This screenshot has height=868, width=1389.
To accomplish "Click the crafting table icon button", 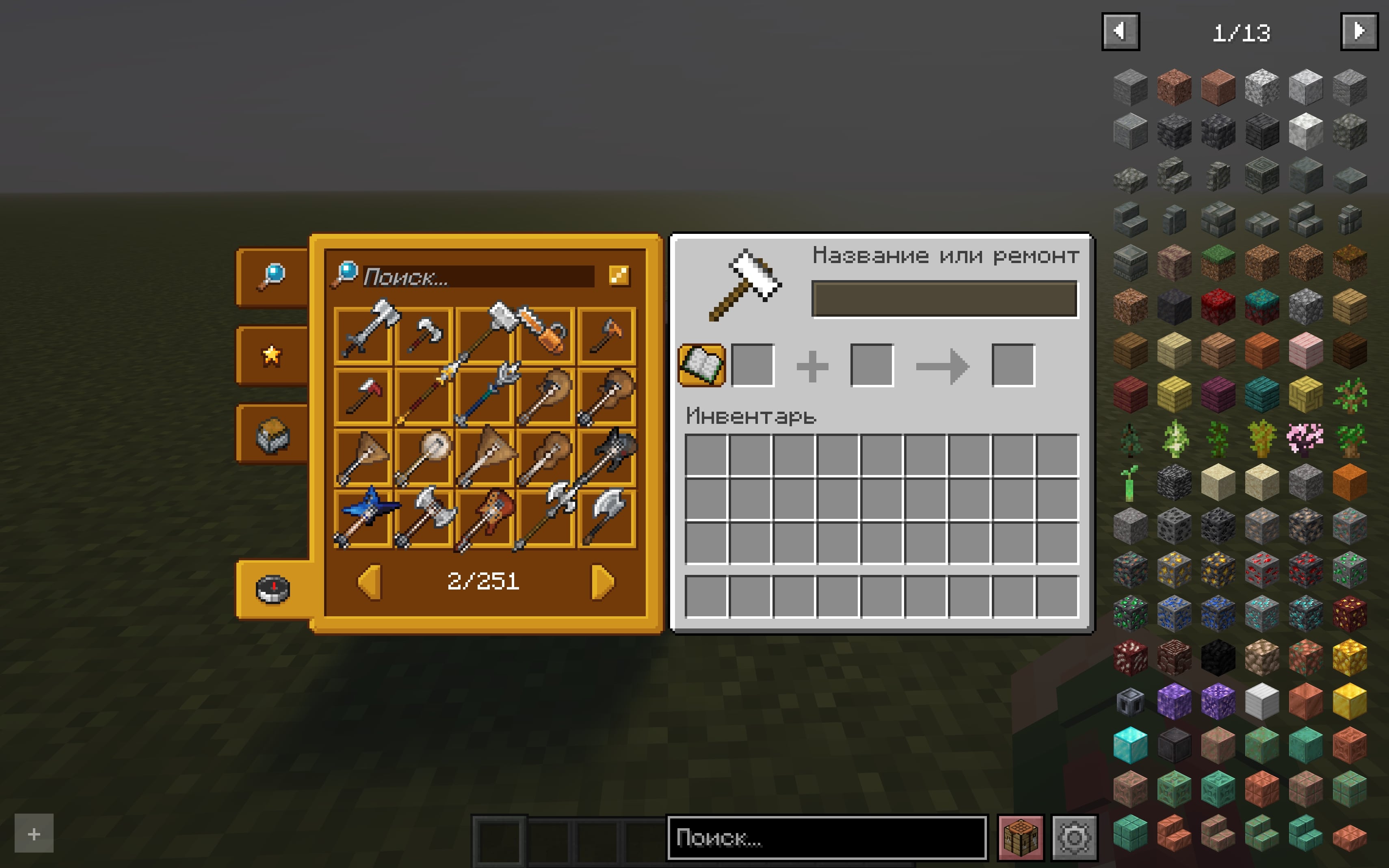I will pyautogui.click(x=1020, y=838).
